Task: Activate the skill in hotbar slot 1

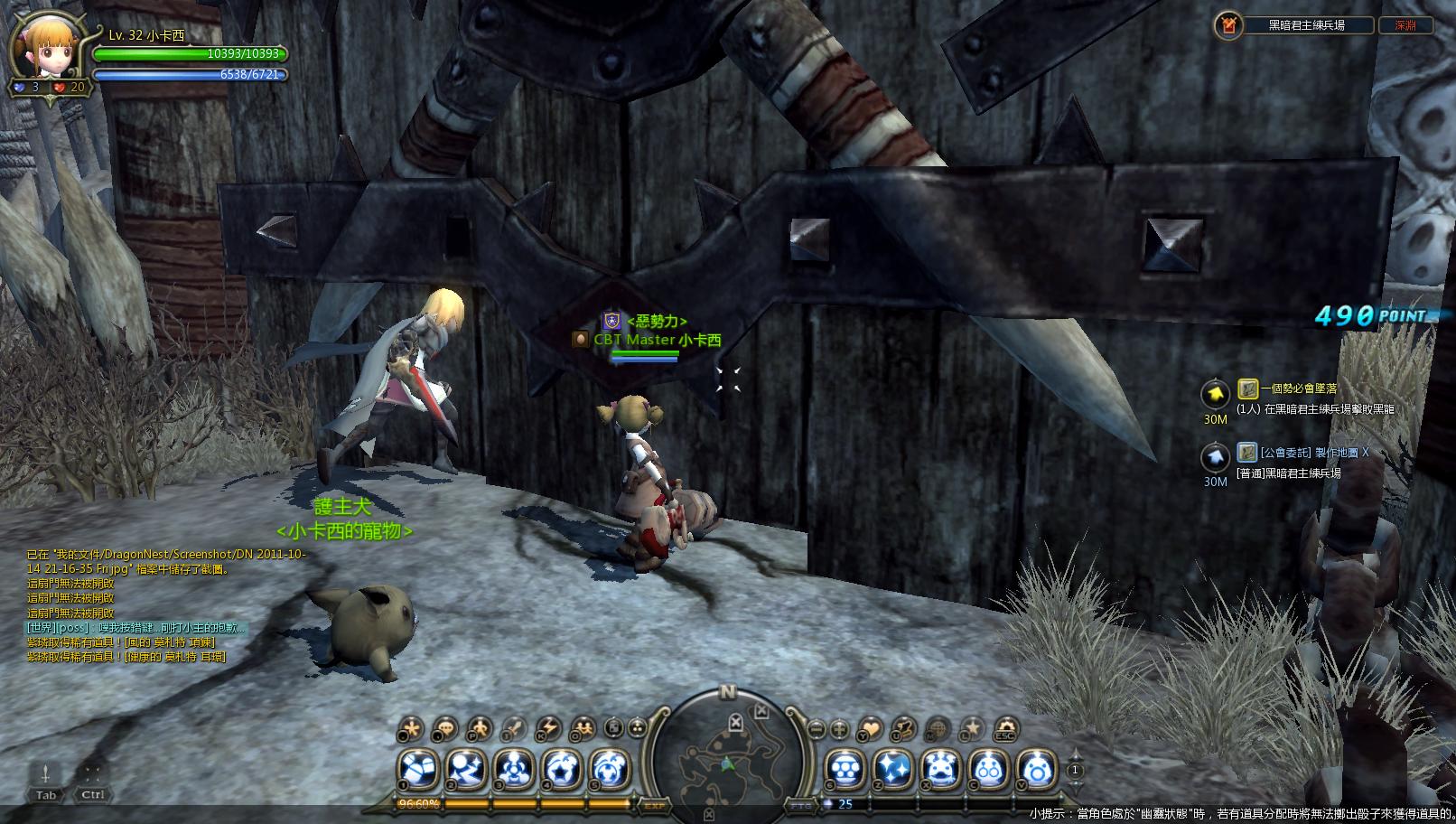Action: (x=418, y=770)
